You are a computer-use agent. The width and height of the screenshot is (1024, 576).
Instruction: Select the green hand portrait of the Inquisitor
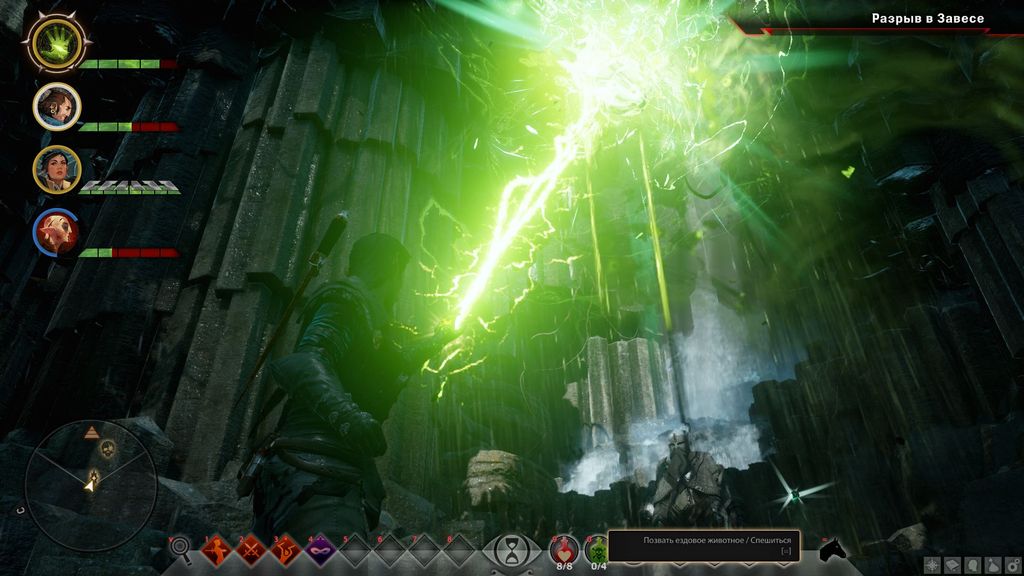(55, 42)
